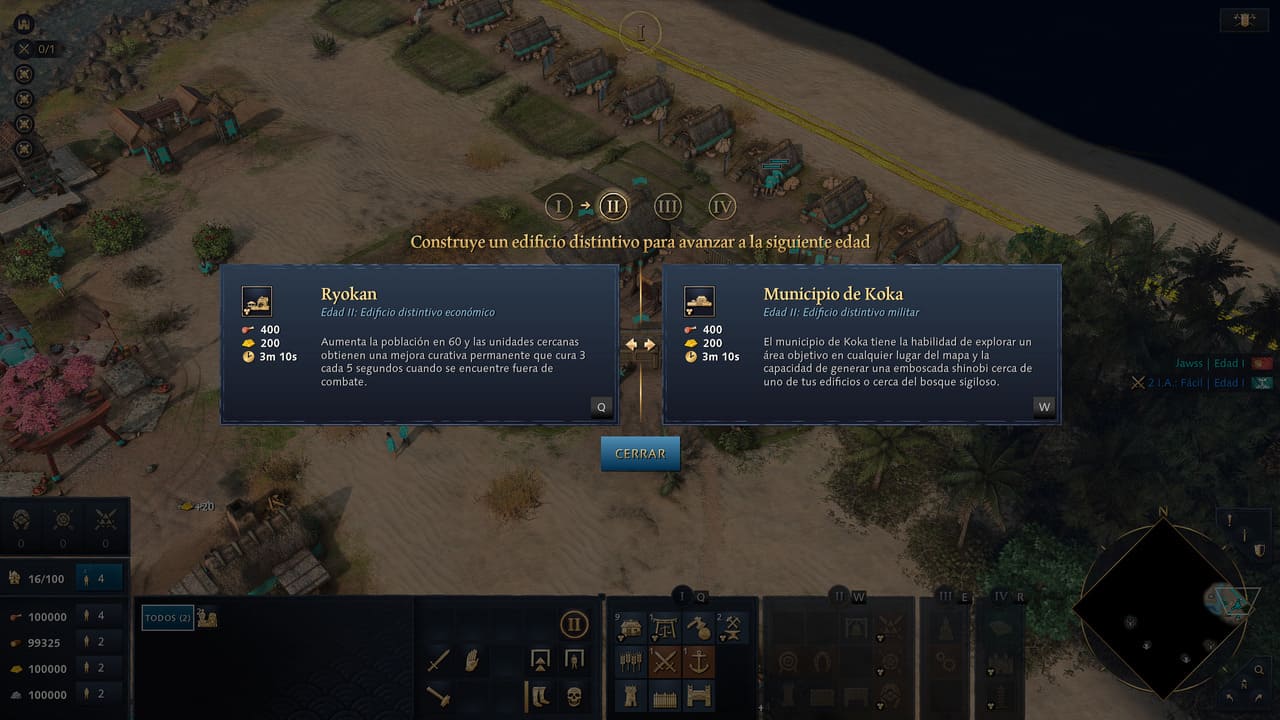Select the crossed-swords barracks building icon
The height and width of the screenshot is (720, 1280).
(x=665, y=661)
